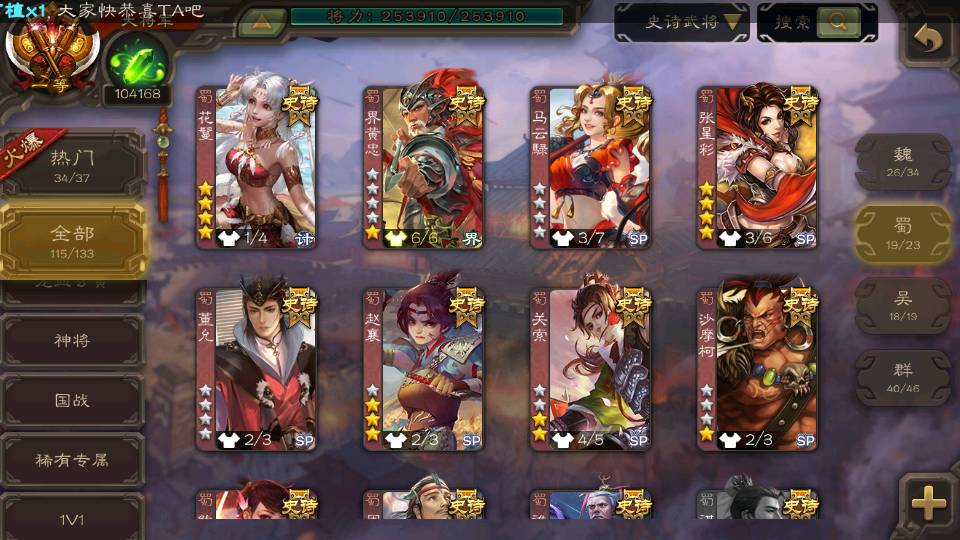
Task: Show the 稀有专属 category
Action: (72, 460)
